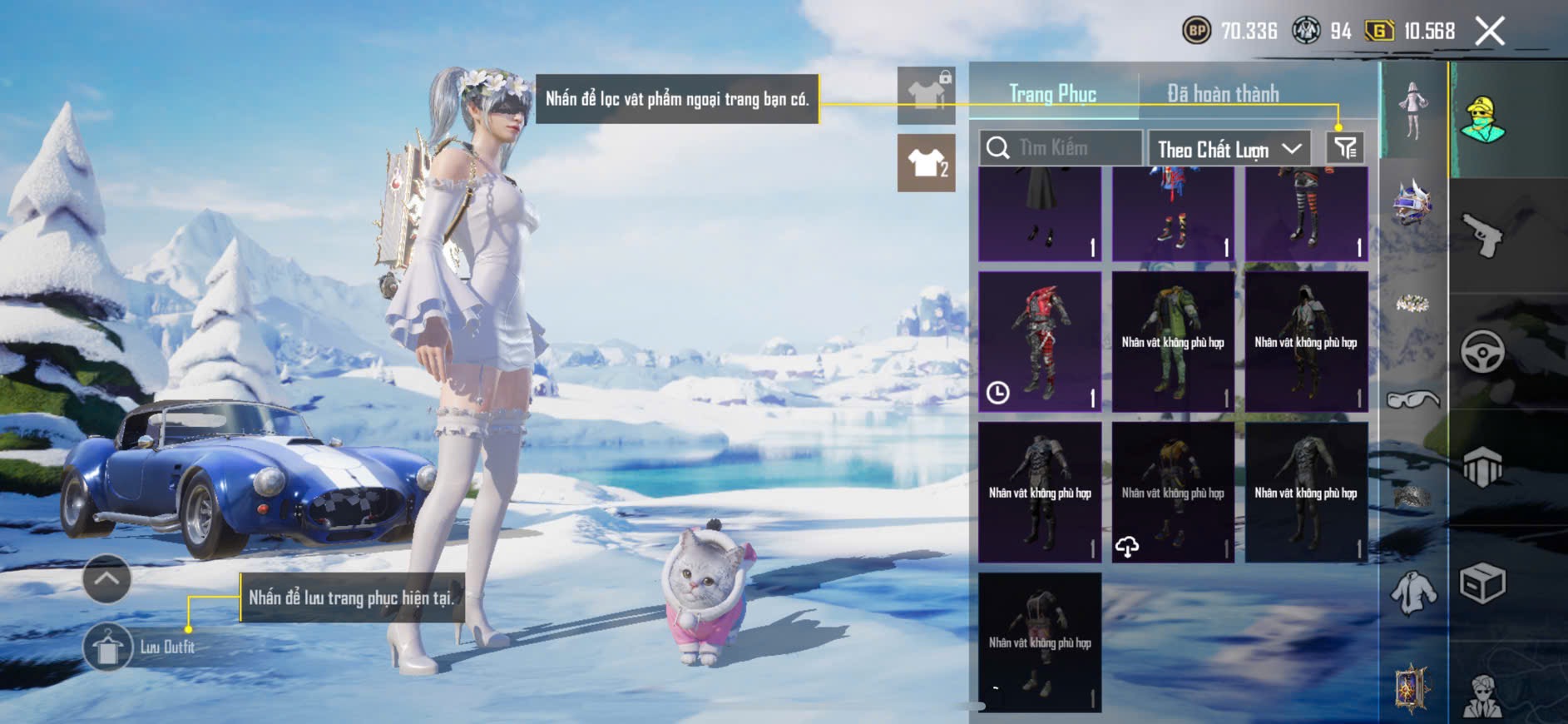Switch to the Trang Phục tab
Viewport: 1568px width, 724px height.
coord(1052,94)
